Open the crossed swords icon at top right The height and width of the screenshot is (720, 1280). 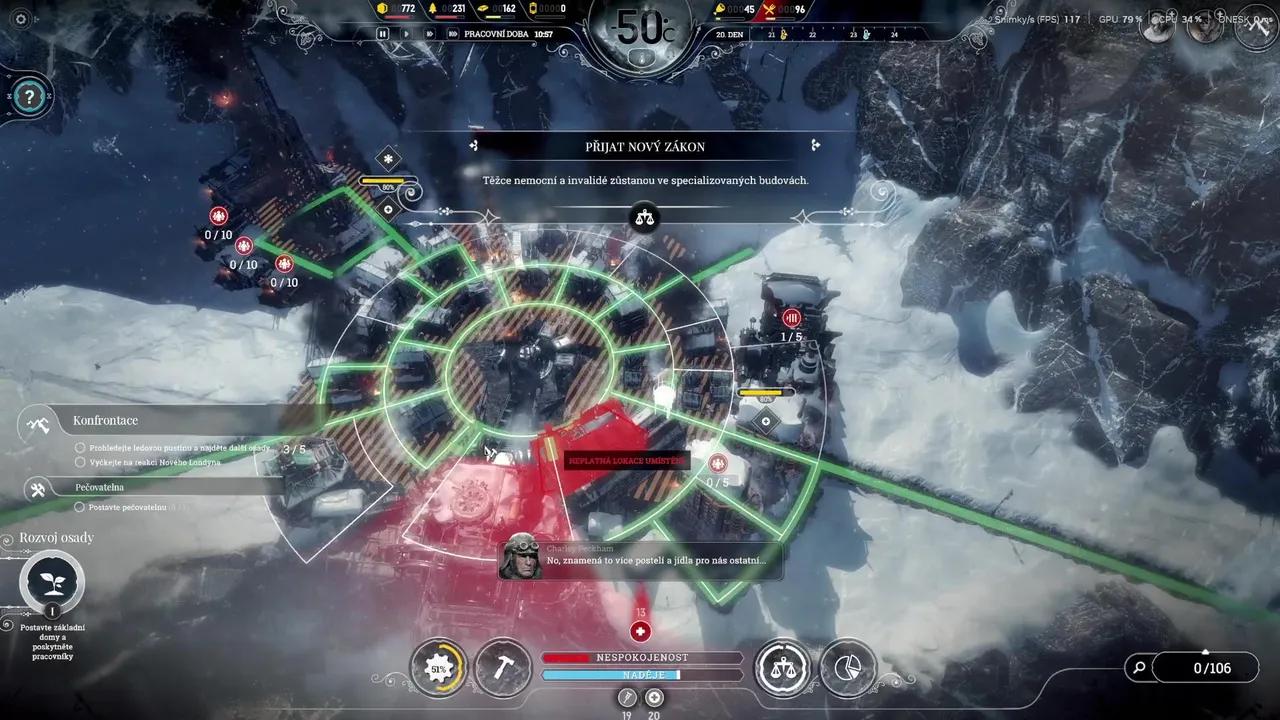[1256, 27]
